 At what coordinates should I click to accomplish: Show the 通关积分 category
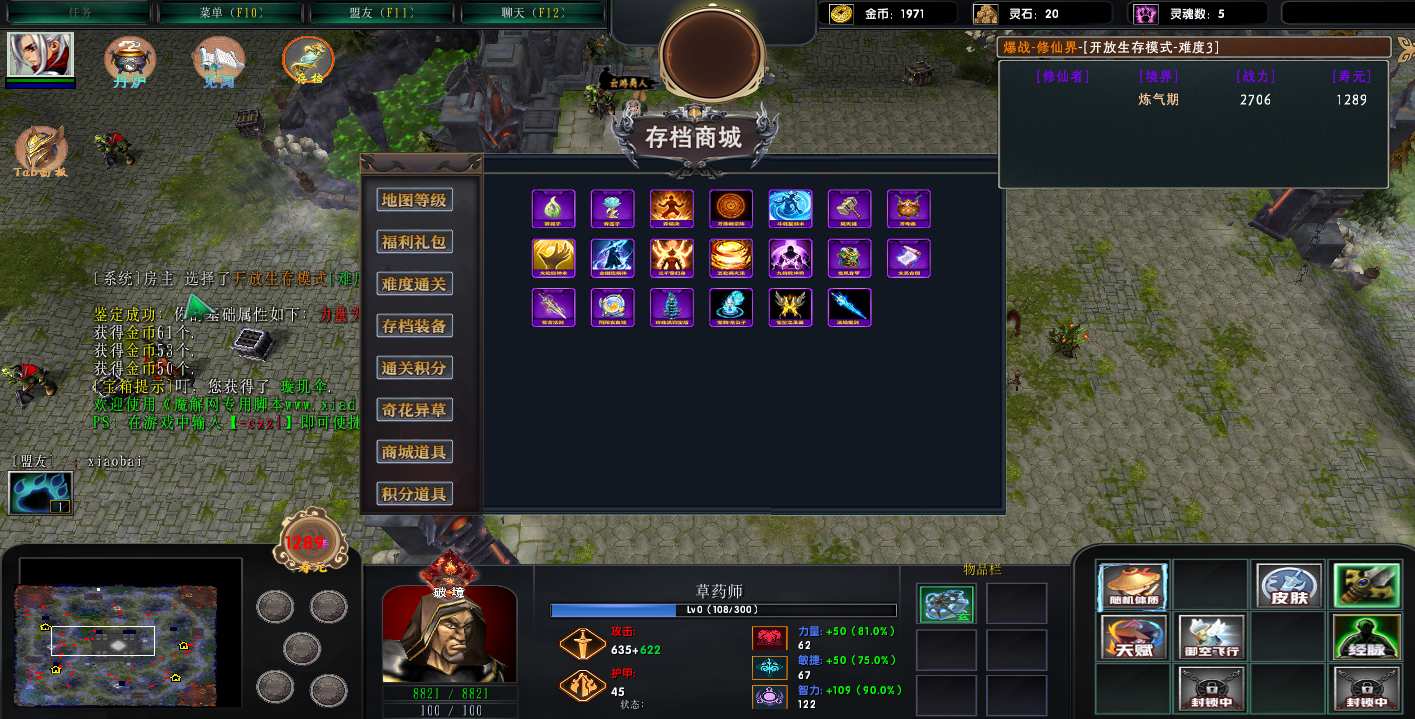[414, 368]
